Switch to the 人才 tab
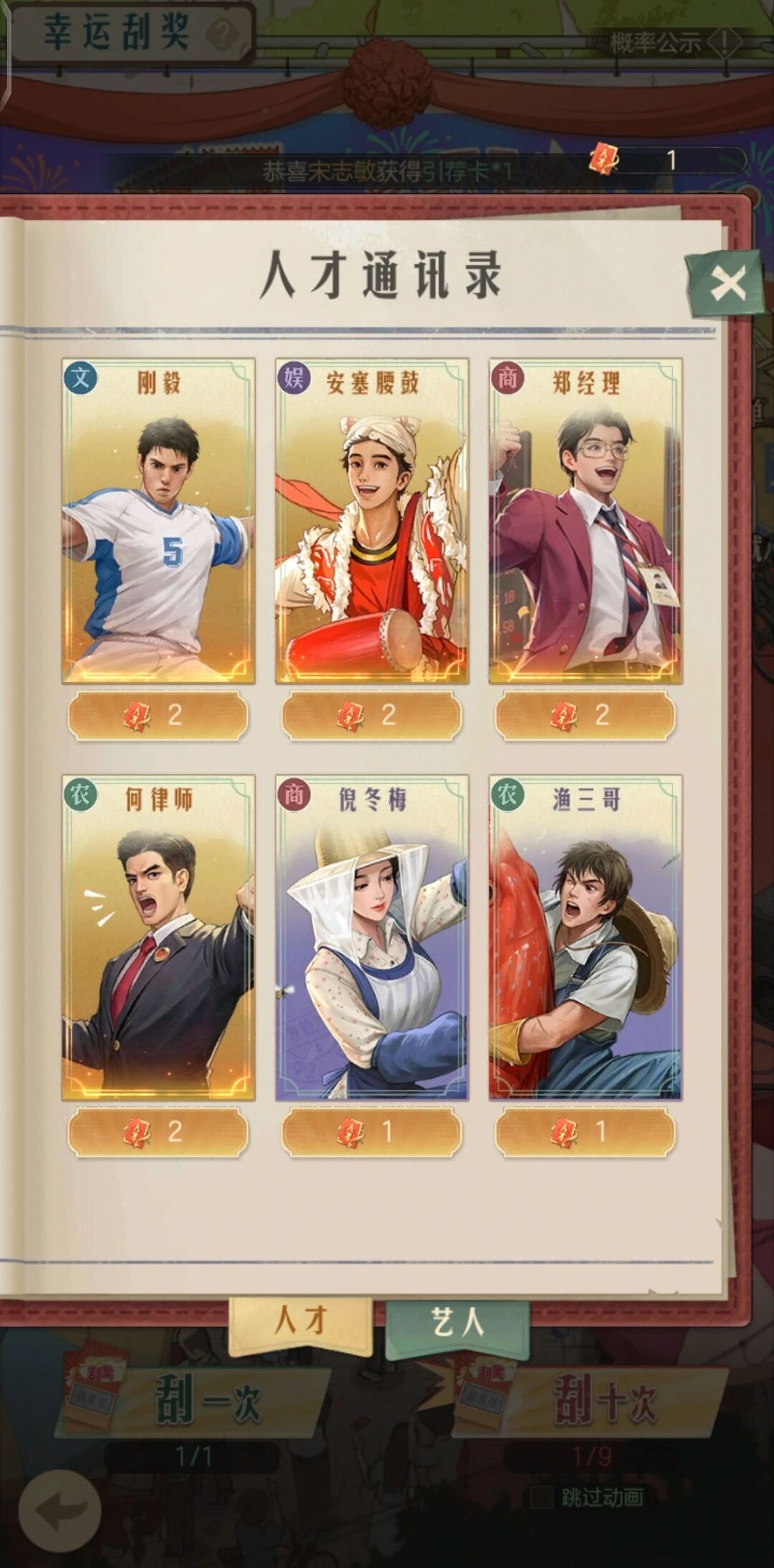Image resolution: width=774 pixels, height=1568 pixels. click(301, 1319)
